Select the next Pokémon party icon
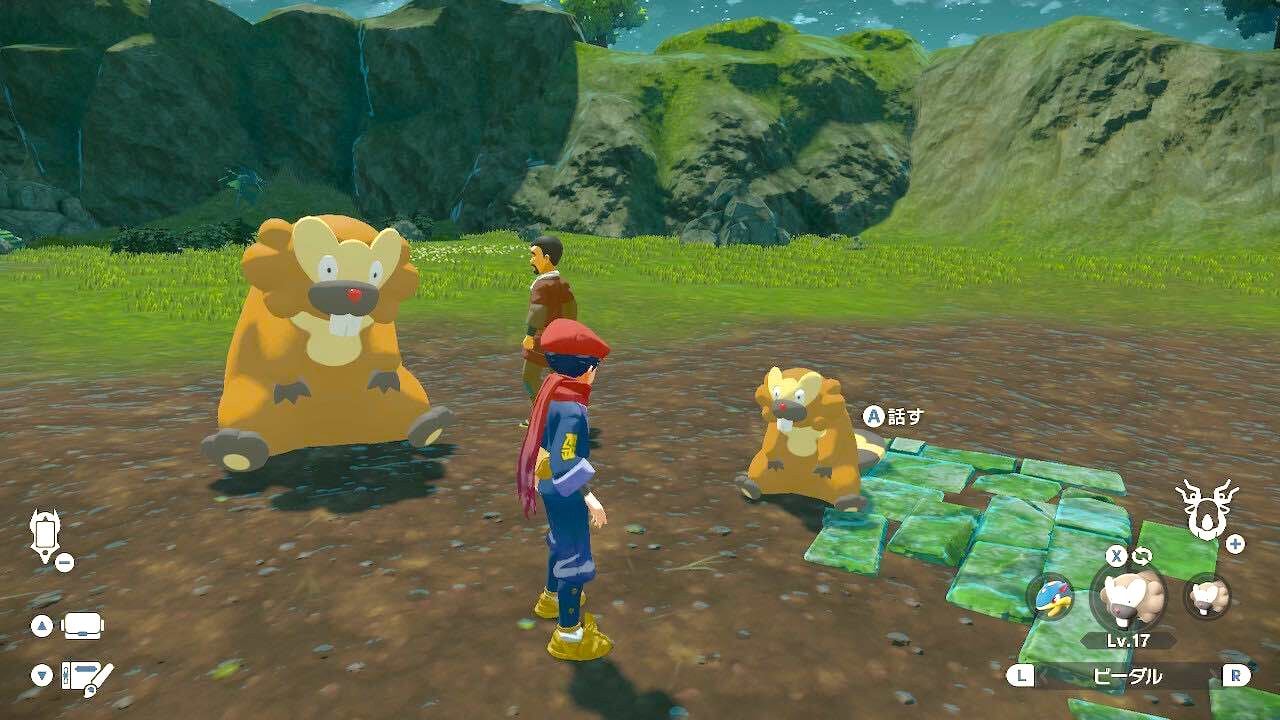The height and width of the screenshot is (720, 1280). [x=1206, y=595]
